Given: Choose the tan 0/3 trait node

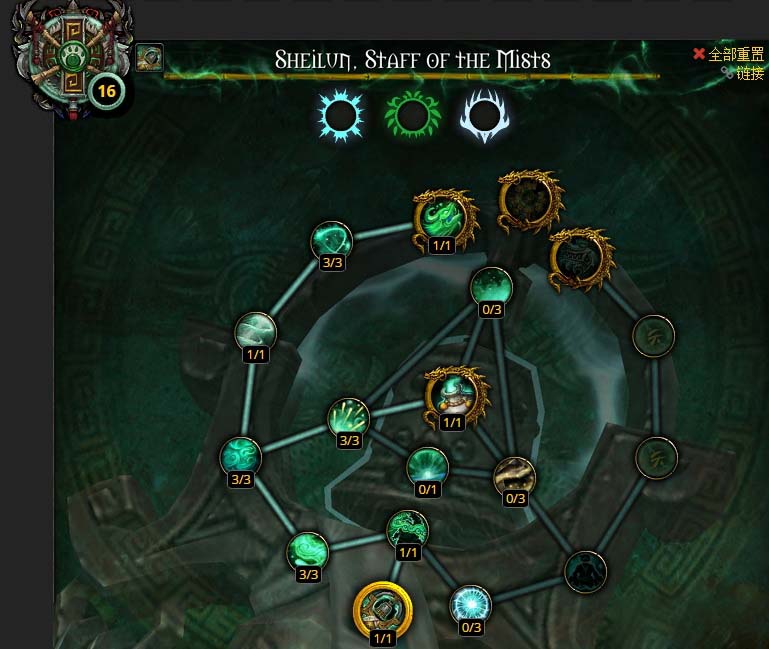Looking at the screenshot, I should (514, 478).
